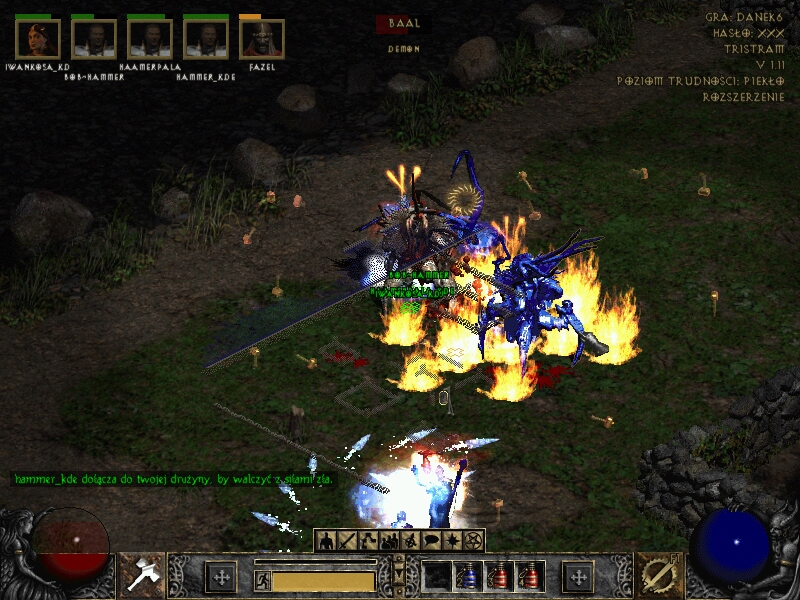
Task: Select Bob-Hammer's party portrait
Action: pos(94,39)
